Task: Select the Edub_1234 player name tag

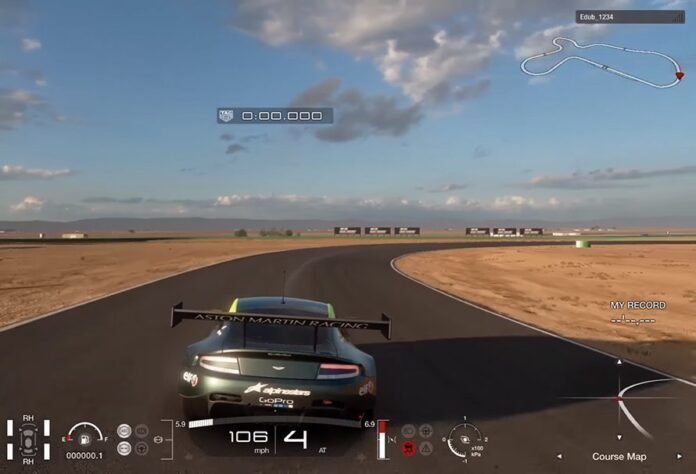Action: pyautogui.click(x=616, y=17)
